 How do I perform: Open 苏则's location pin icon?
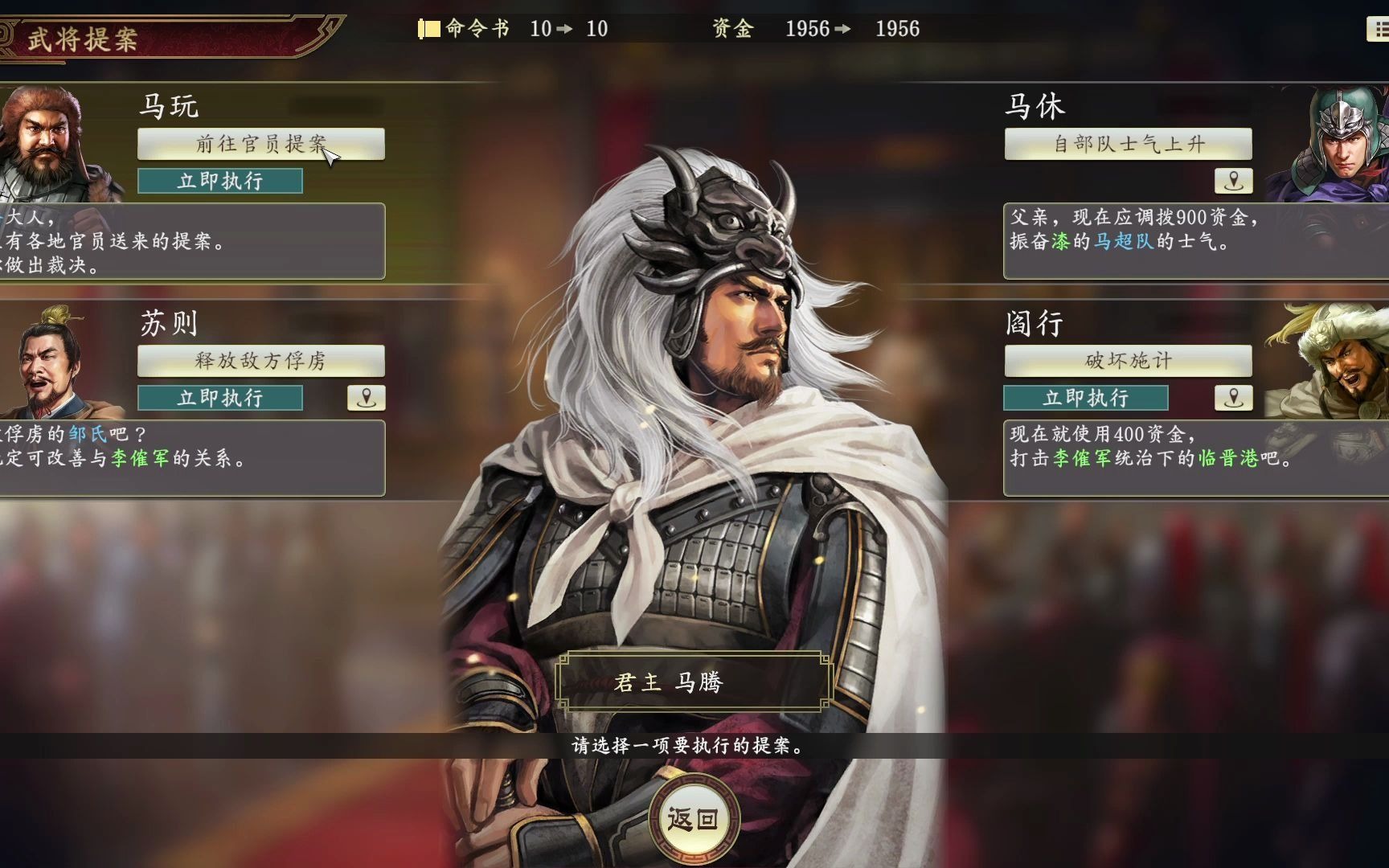366,397
